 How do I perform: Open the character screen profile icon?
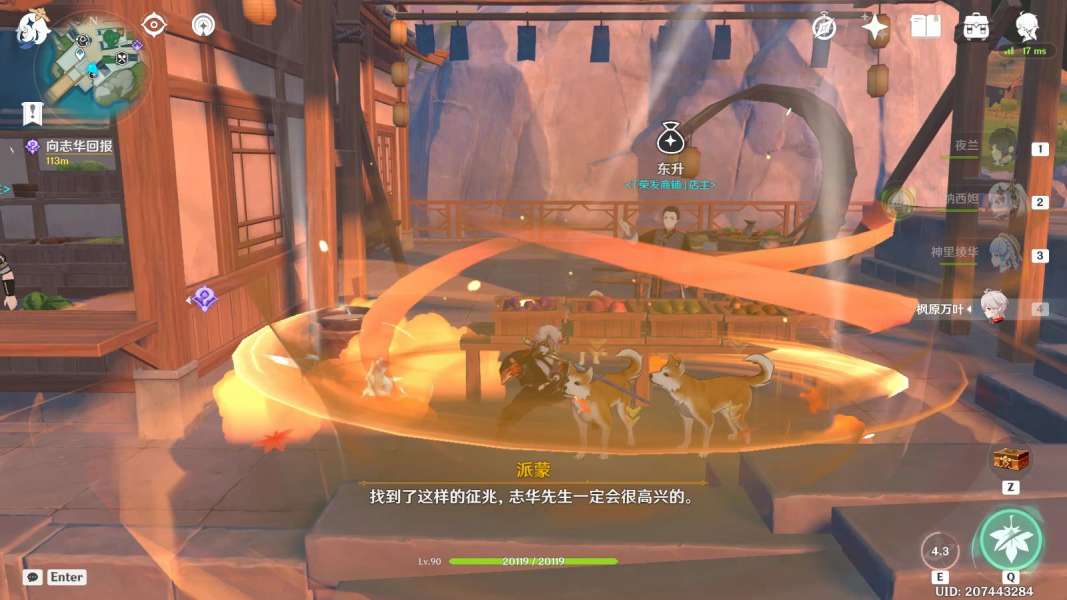1026,27
